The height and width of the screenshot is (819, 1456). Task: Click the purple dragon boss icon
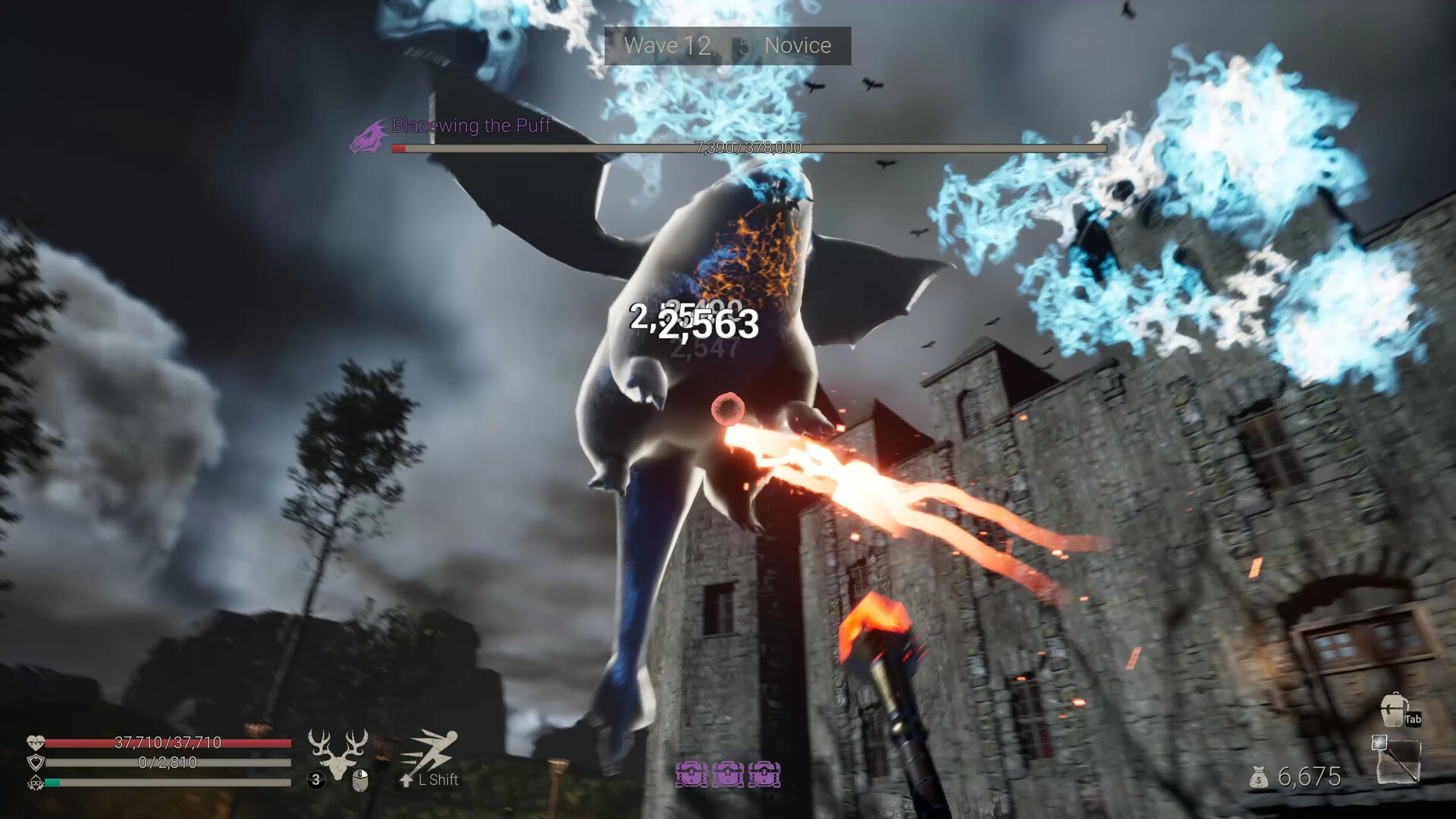click(x=369, y=137)
